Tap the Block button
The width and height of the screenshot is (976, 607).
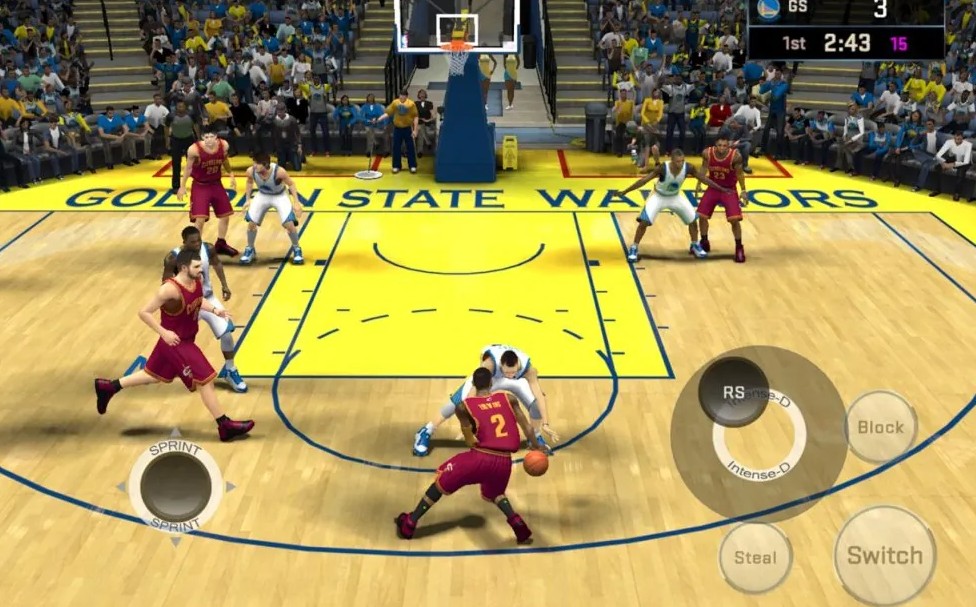(x=880, y=427)
